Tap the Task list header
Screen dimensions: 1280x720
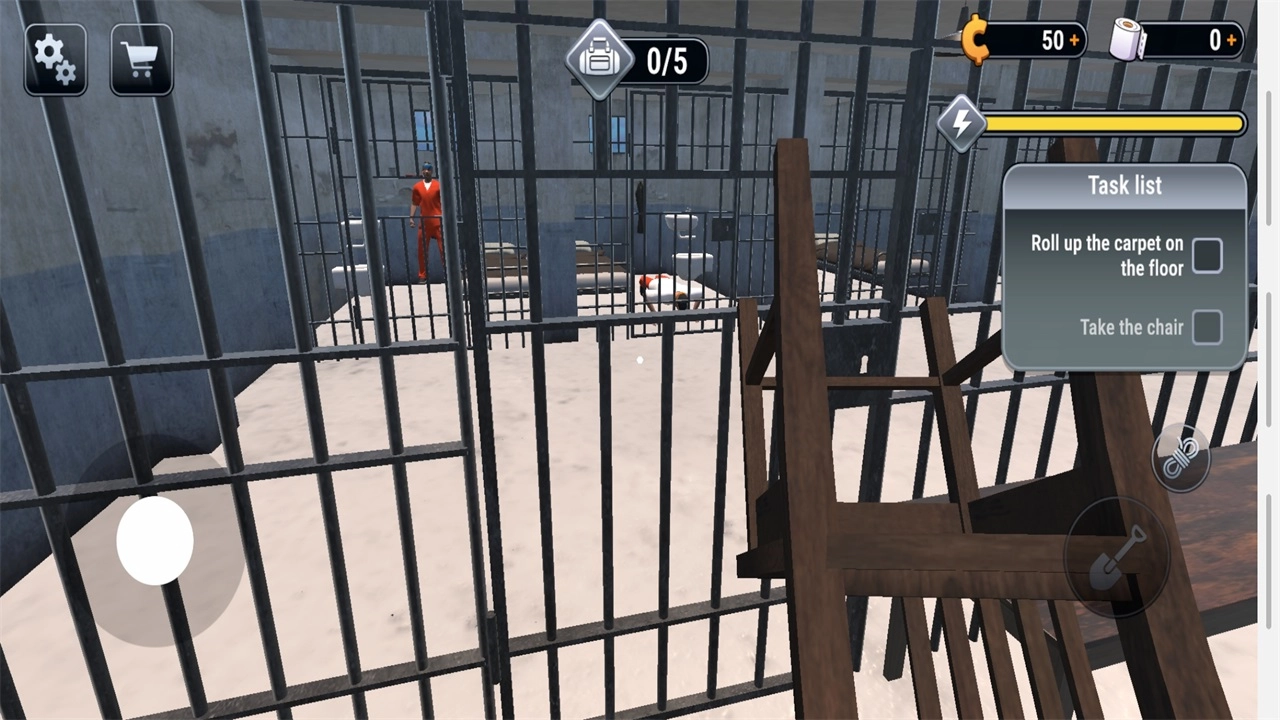(1124, 185)
